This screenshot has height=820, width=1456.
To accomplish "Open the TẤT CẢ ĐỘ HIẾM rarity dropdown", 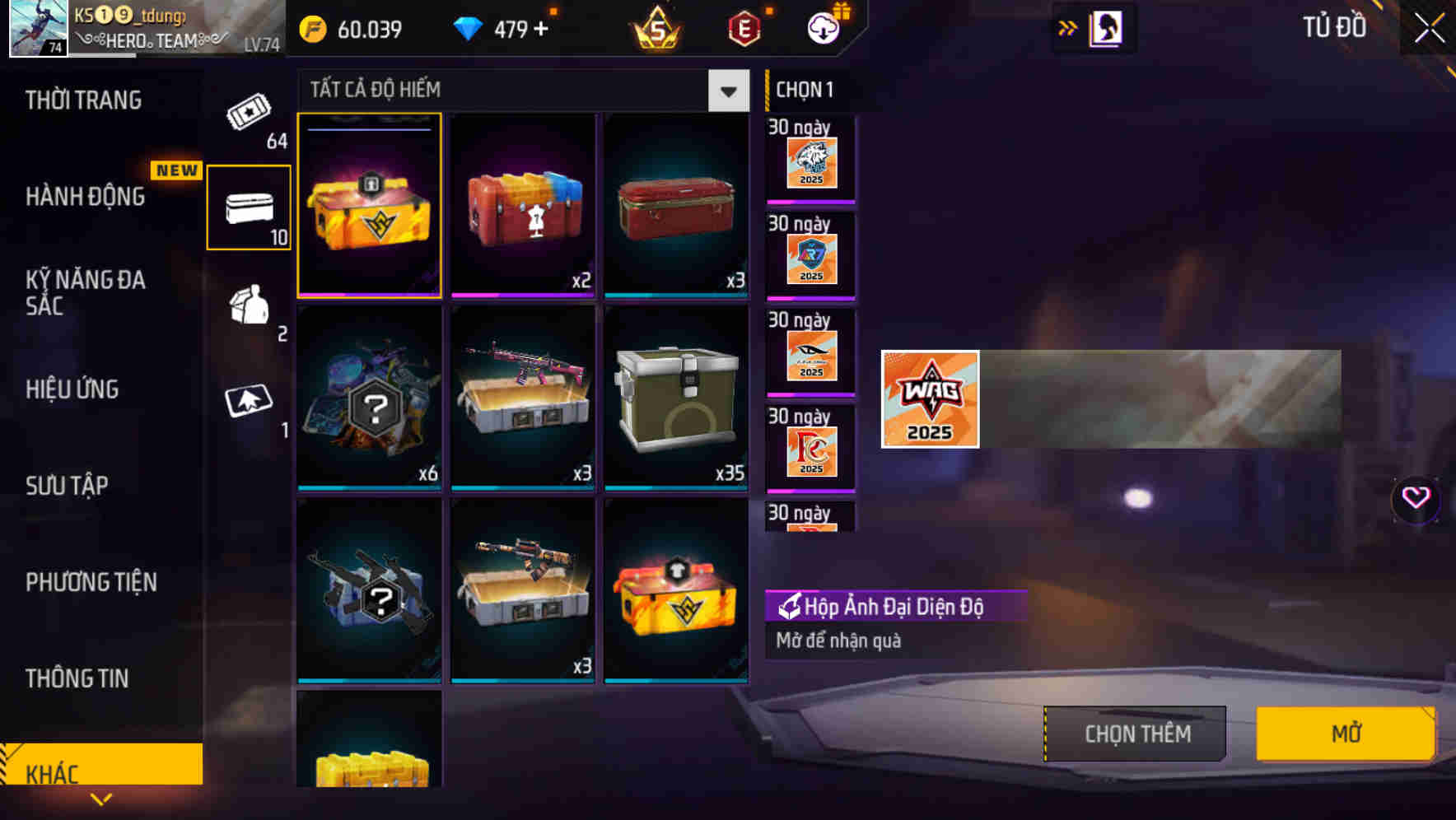I will coord(519,90).
